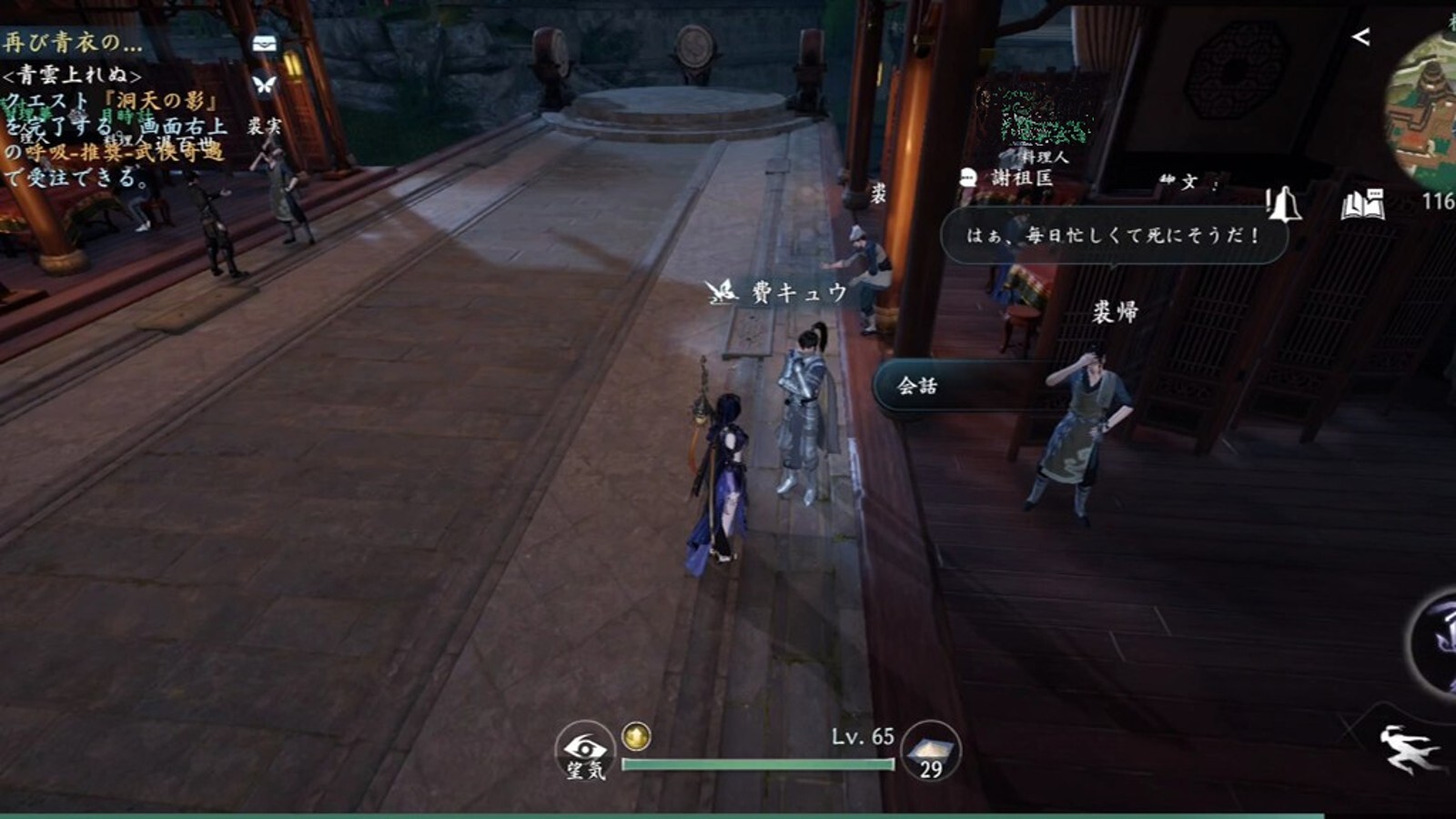The width and height of the screenshot is (1456, 819).
Task: Open the chest icon beside quest title
Action: click(x=264, y=43)
